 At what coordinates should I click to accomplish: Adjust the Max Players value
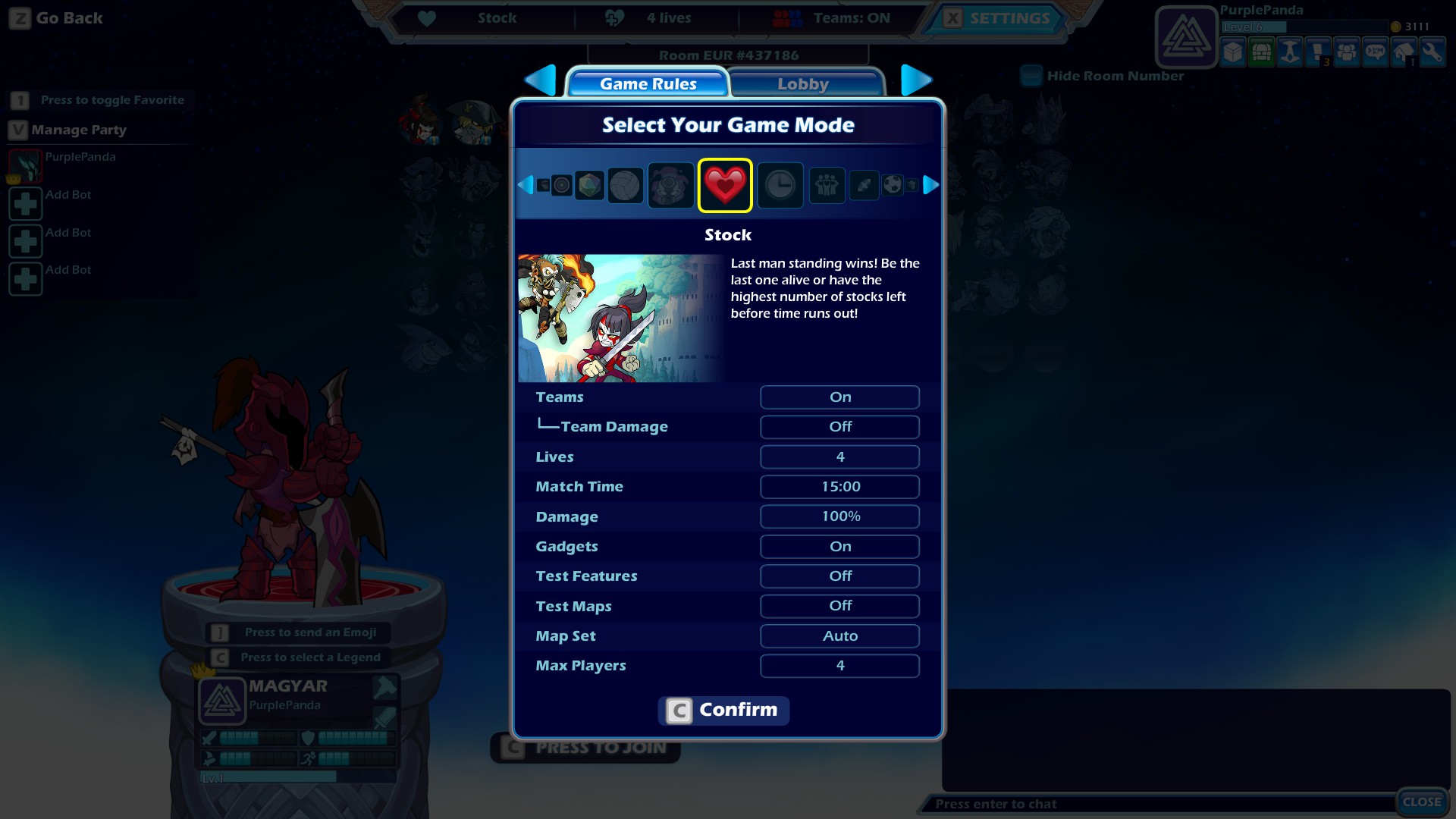(x=839, y=666)
